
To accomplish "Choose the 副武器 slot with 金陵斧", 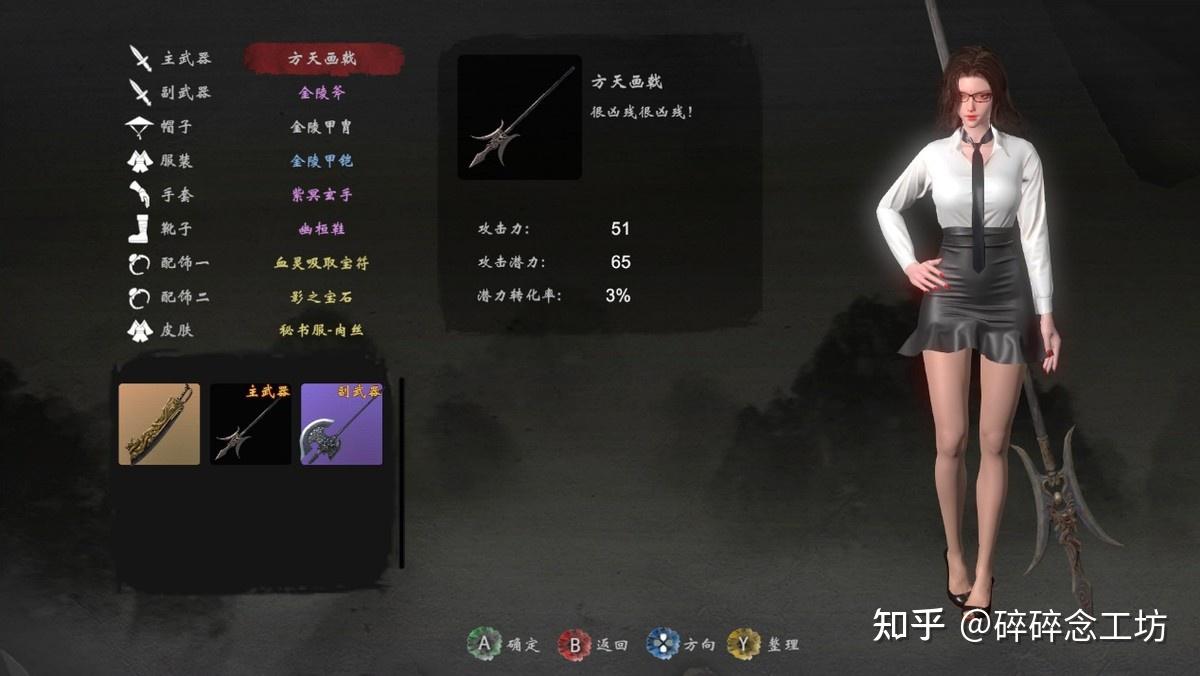I will [322, 93].
